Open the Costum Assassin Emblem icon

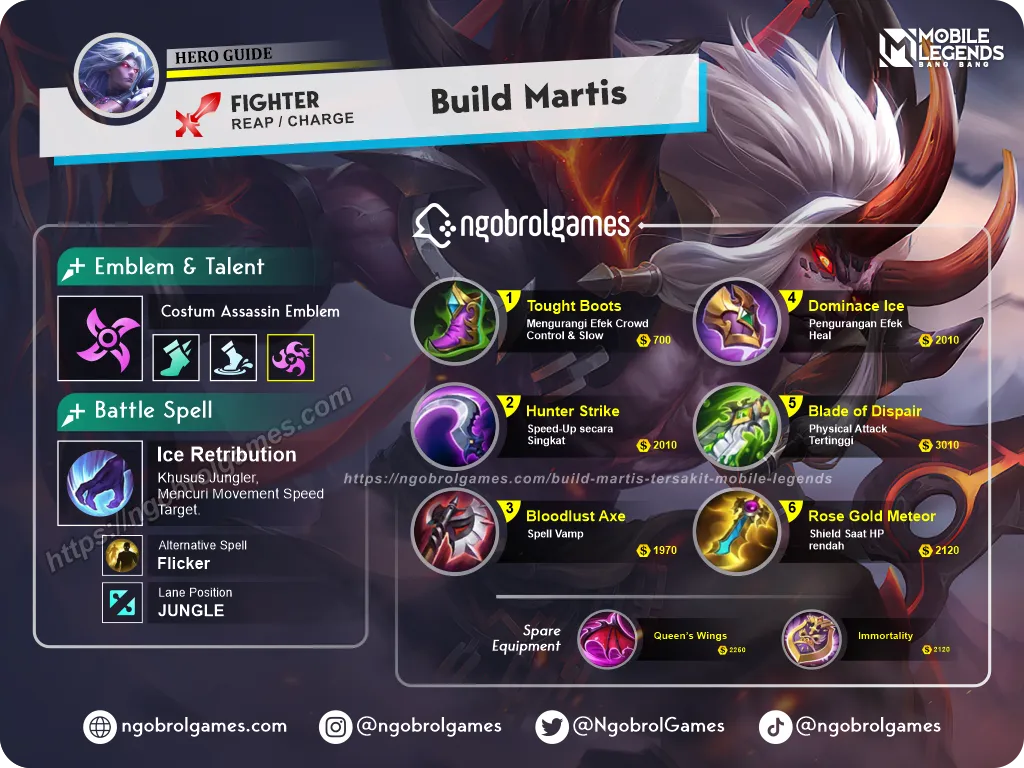coord(100,339)
